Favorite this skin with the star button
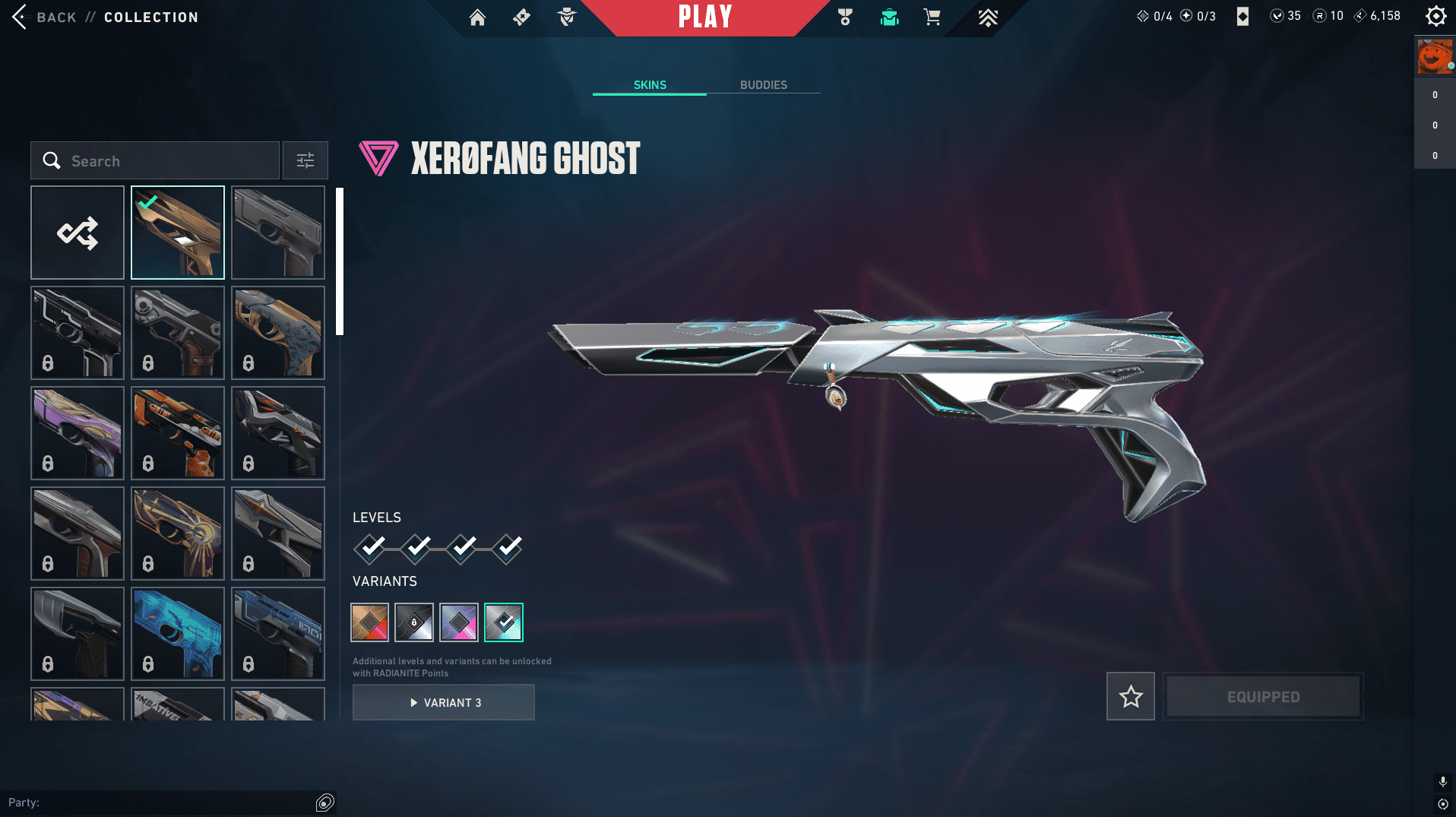The height and width of the screenshot is (817, 1456). pos(1131,696)
